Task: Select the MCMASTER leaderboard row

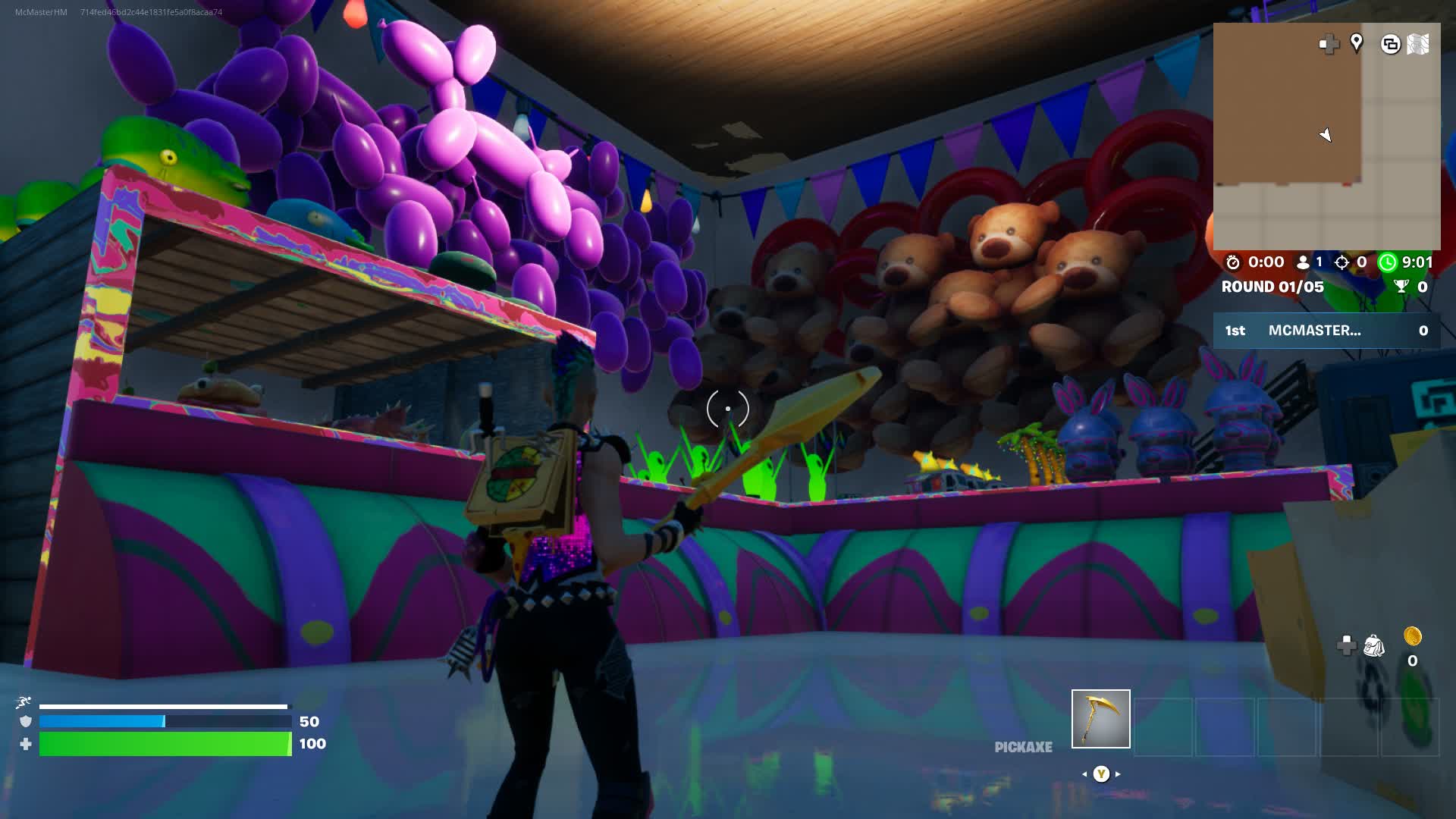Action: (x=1326, y=331)
